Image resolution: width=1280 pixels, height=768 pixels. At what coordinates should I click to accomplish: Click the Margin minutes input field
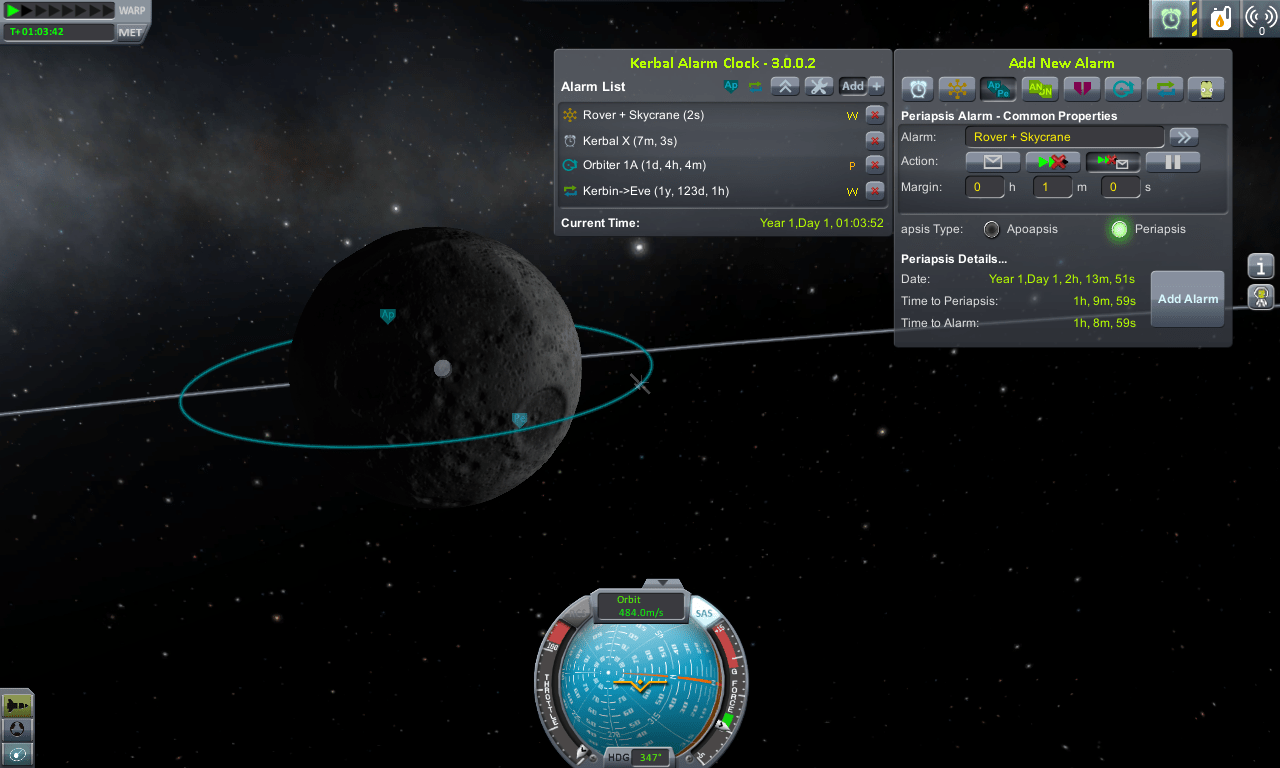point(1052,187)
